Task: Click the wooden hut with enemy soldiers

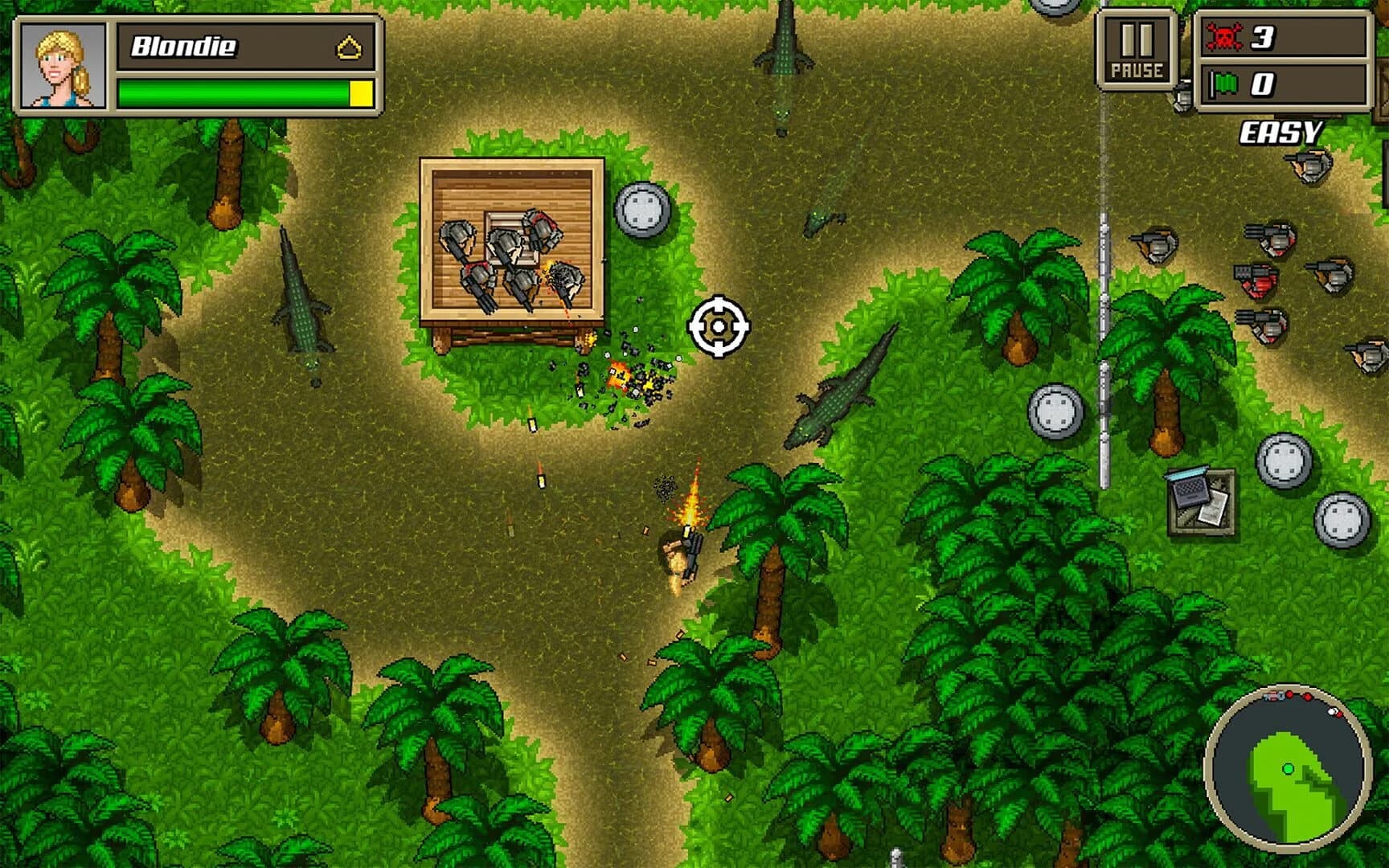Action: (510, 241)
